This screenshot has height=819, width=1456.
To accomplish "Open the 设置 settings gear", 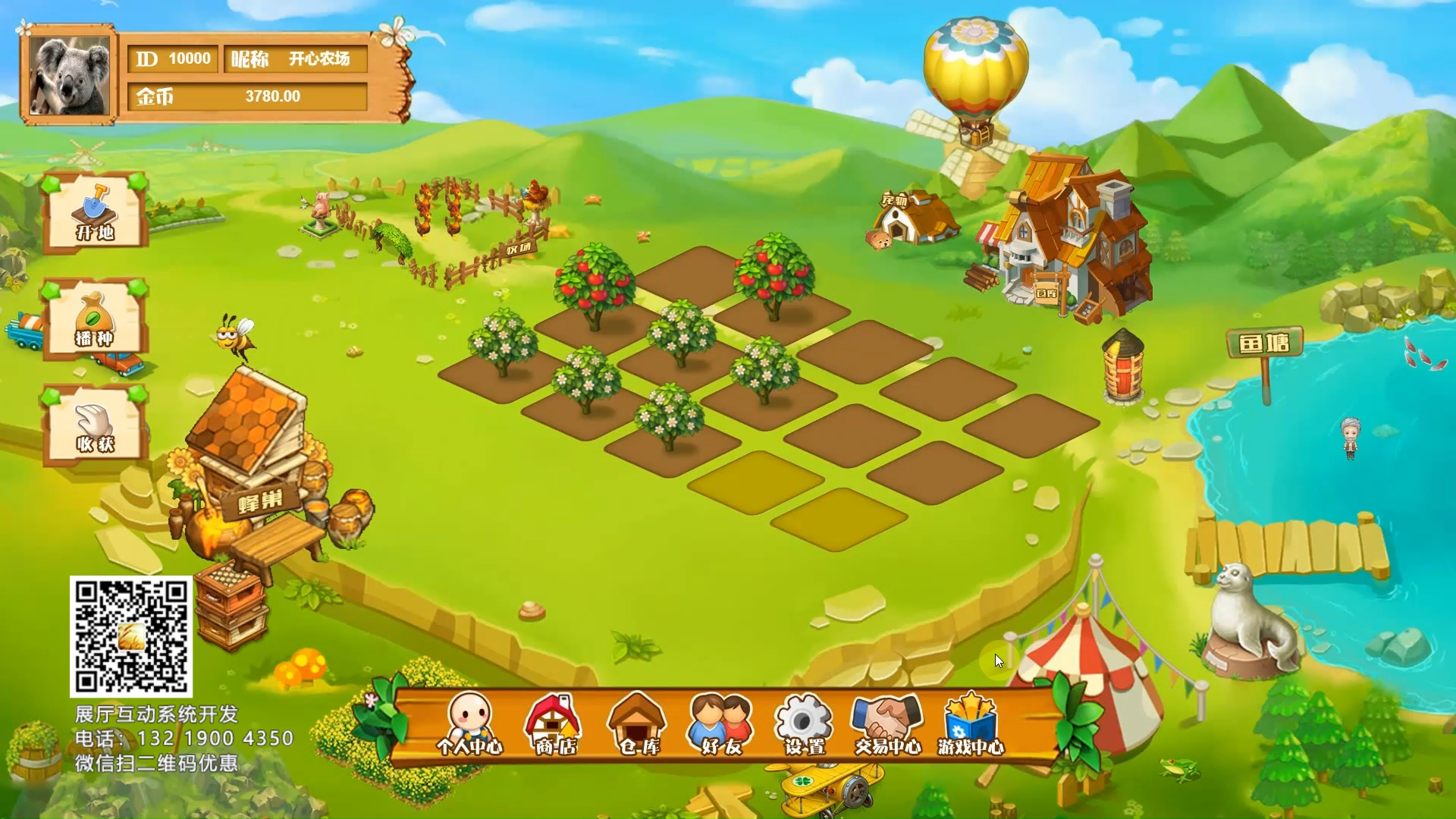I will pos(804,724).
